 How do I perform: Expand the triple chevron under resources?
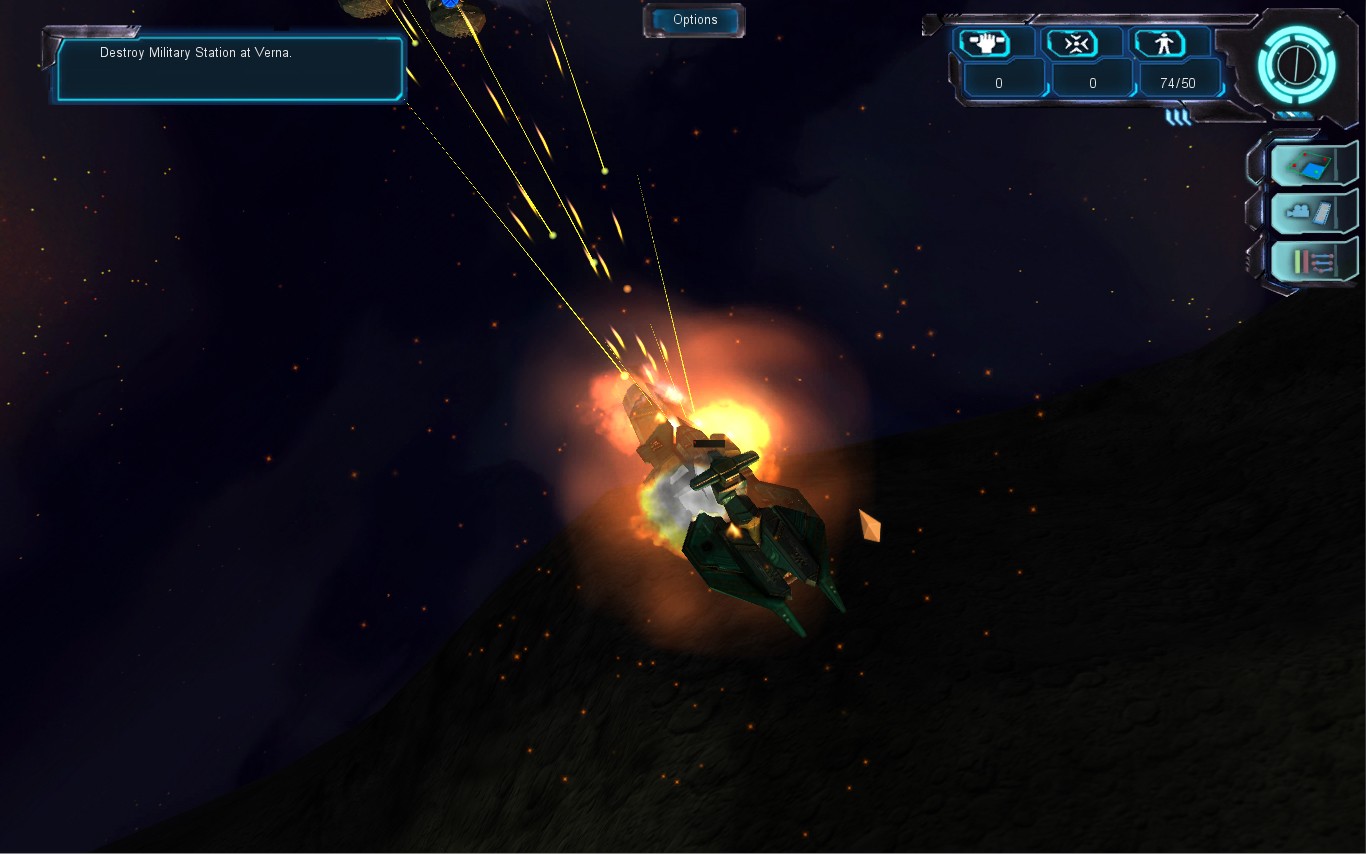1178,117
